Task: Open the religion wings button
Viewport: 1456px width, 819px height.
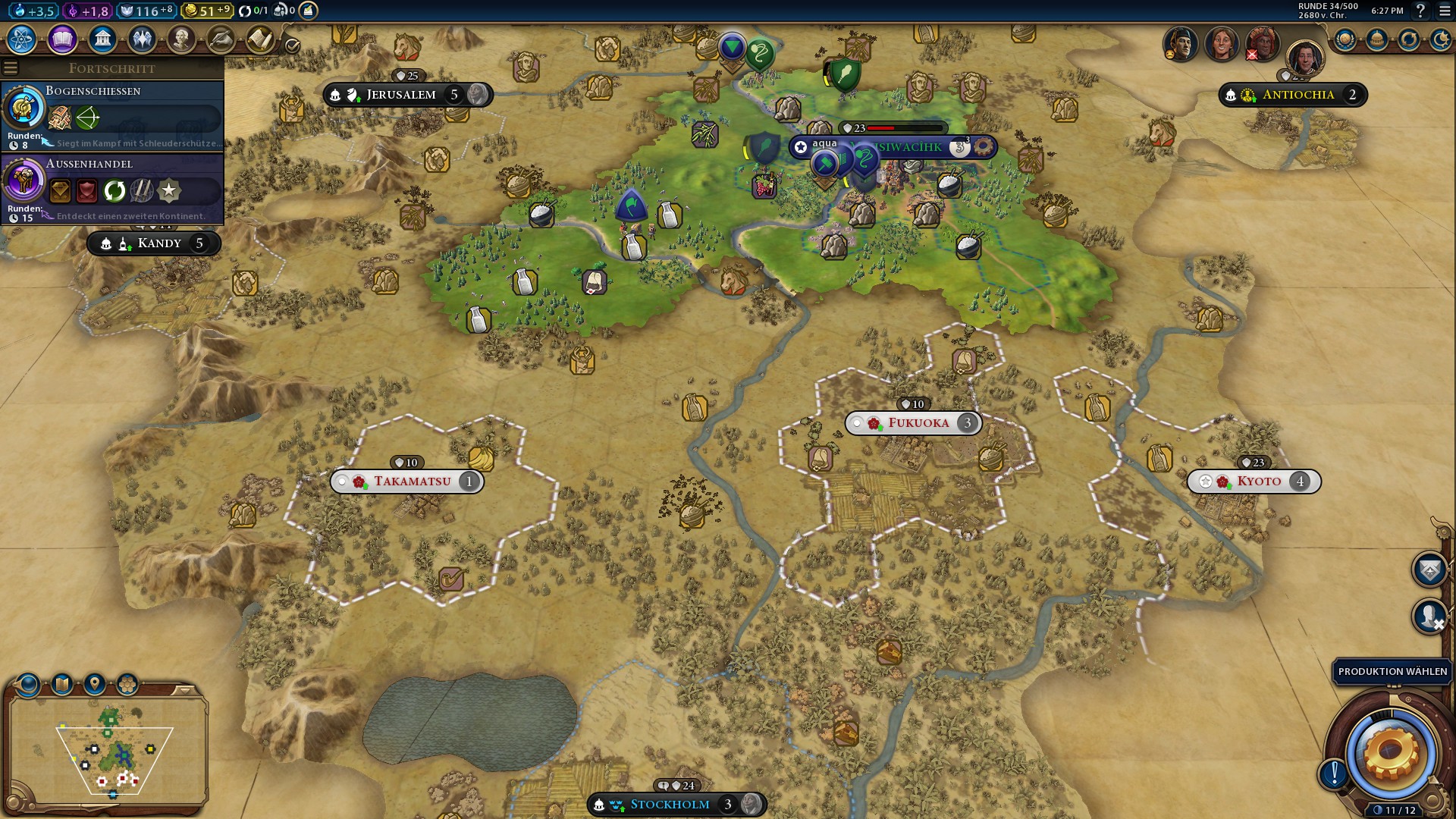Action: coord(142,39)
